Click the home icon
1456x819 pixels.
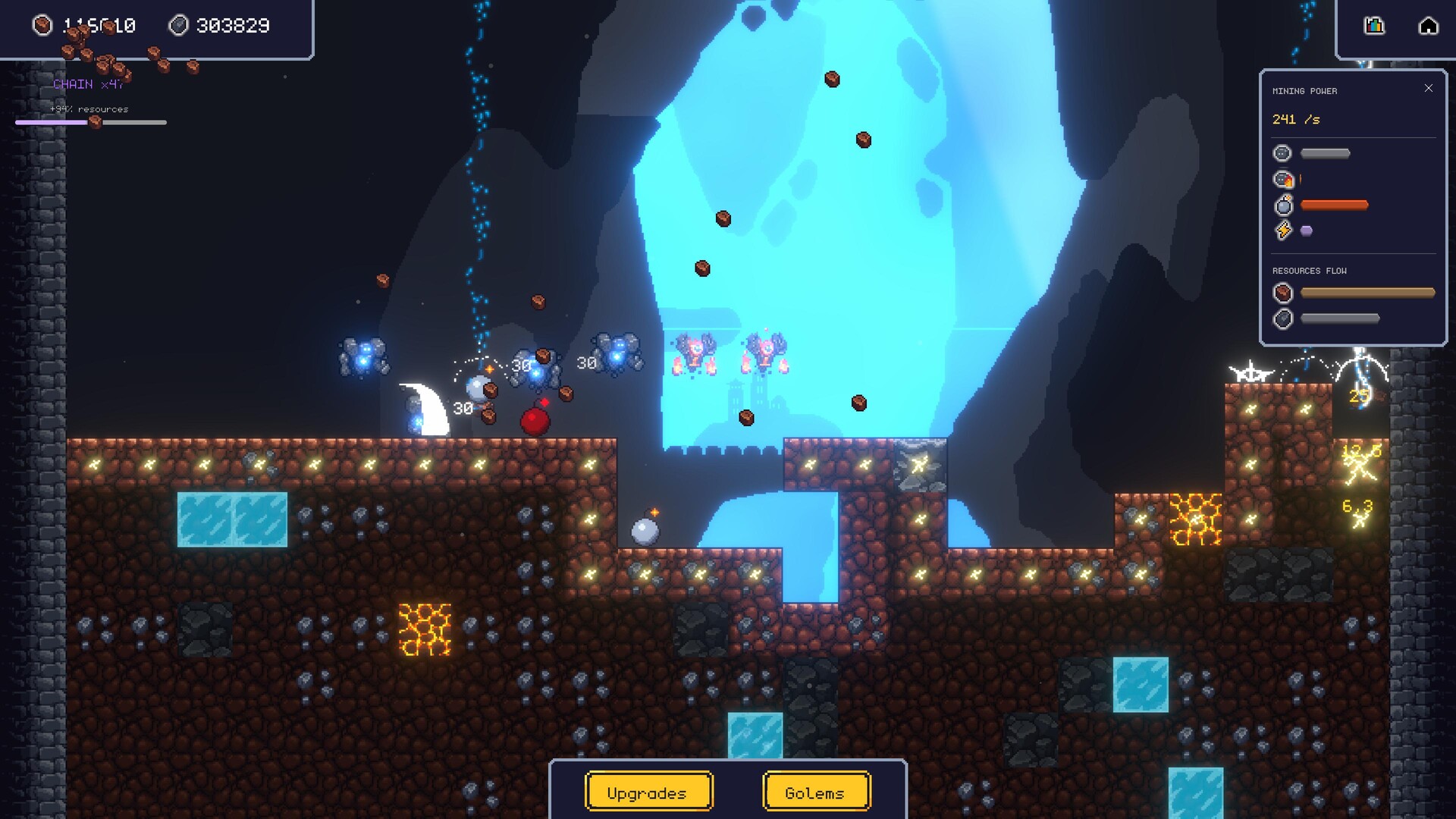tap(1428, 26)
